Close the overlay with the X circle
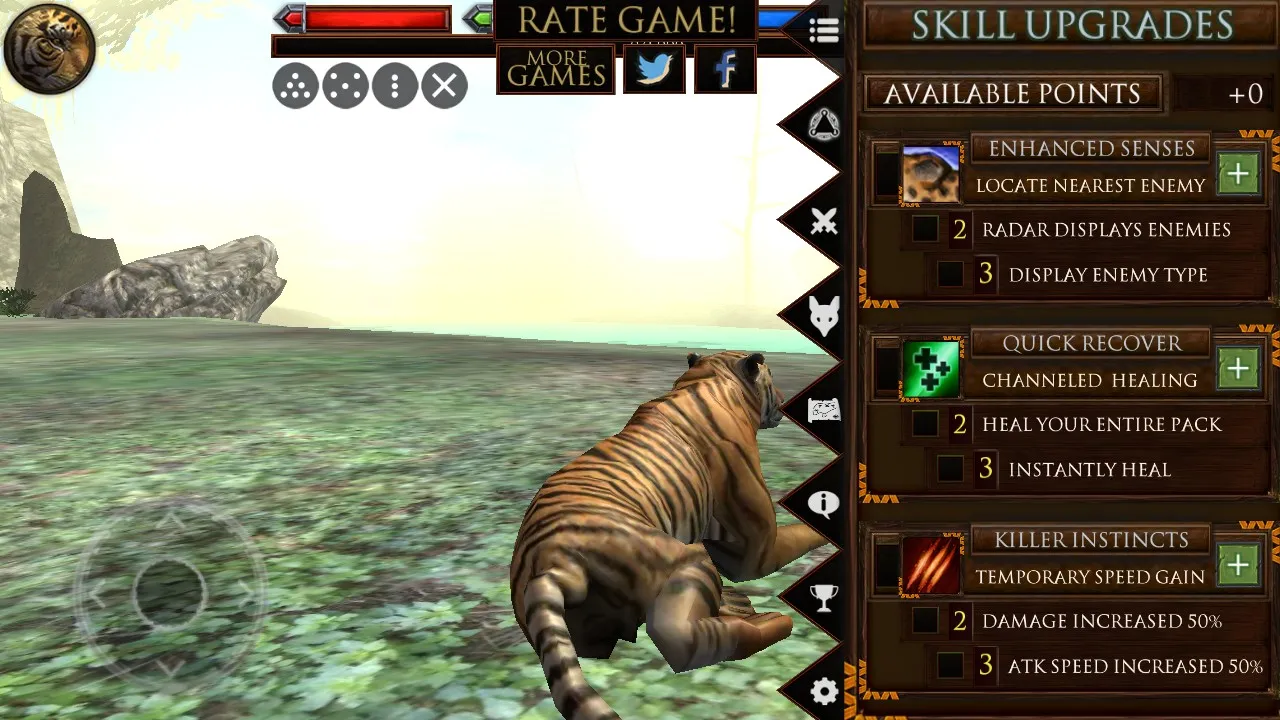 445,87
